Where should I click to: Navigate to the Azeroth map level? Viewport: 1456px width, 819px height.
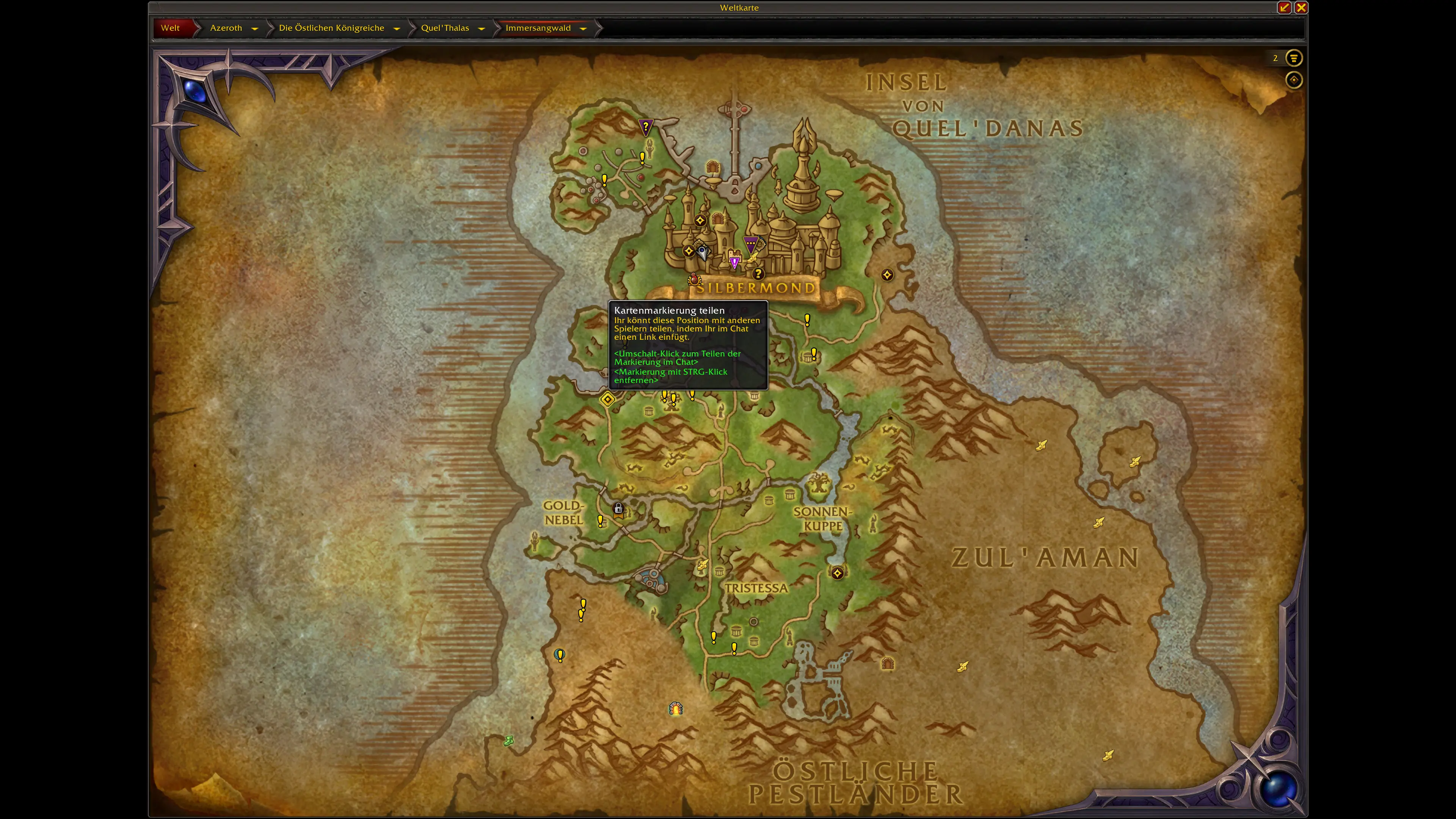coord(226,28)
